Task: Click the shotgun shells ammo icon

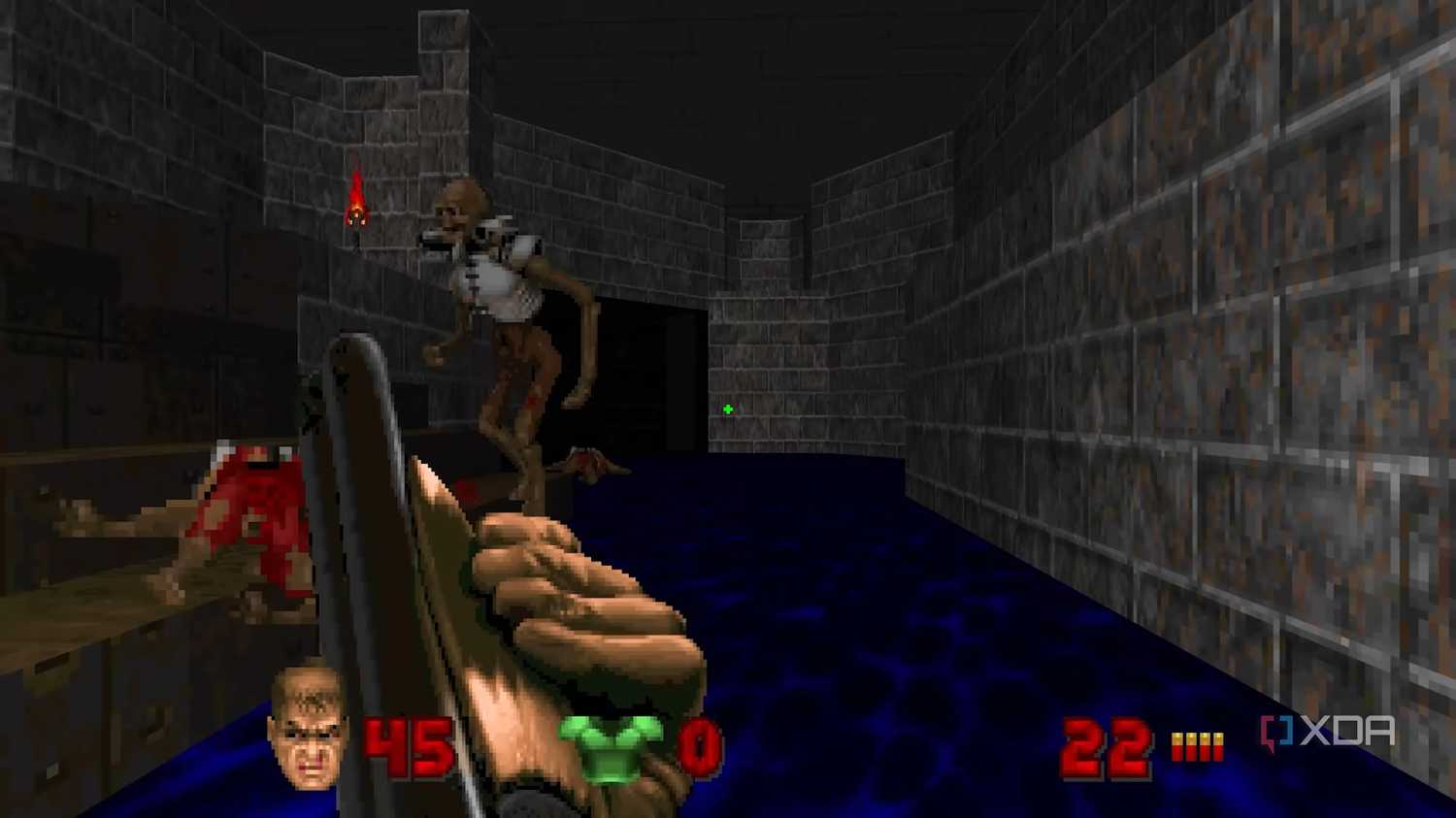Action: click(x=1195, y=745)
